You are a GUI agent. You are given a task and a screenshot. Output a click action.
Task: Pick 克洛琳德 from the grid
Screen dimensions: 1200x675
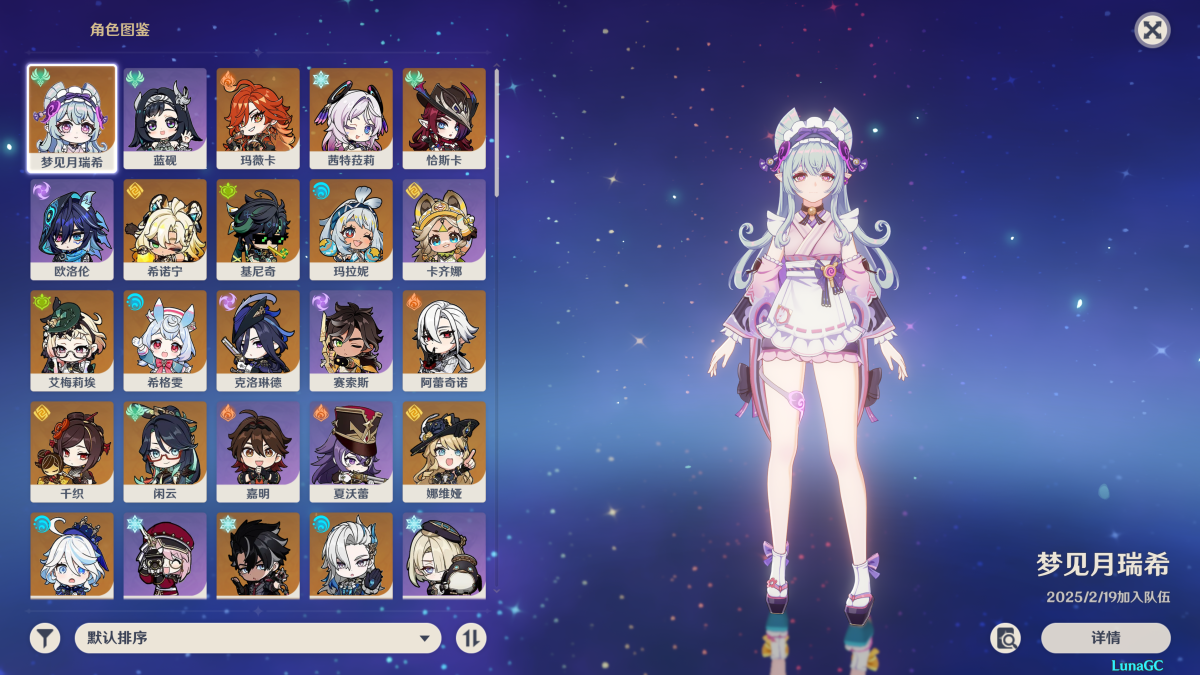[x=258, y=339]
